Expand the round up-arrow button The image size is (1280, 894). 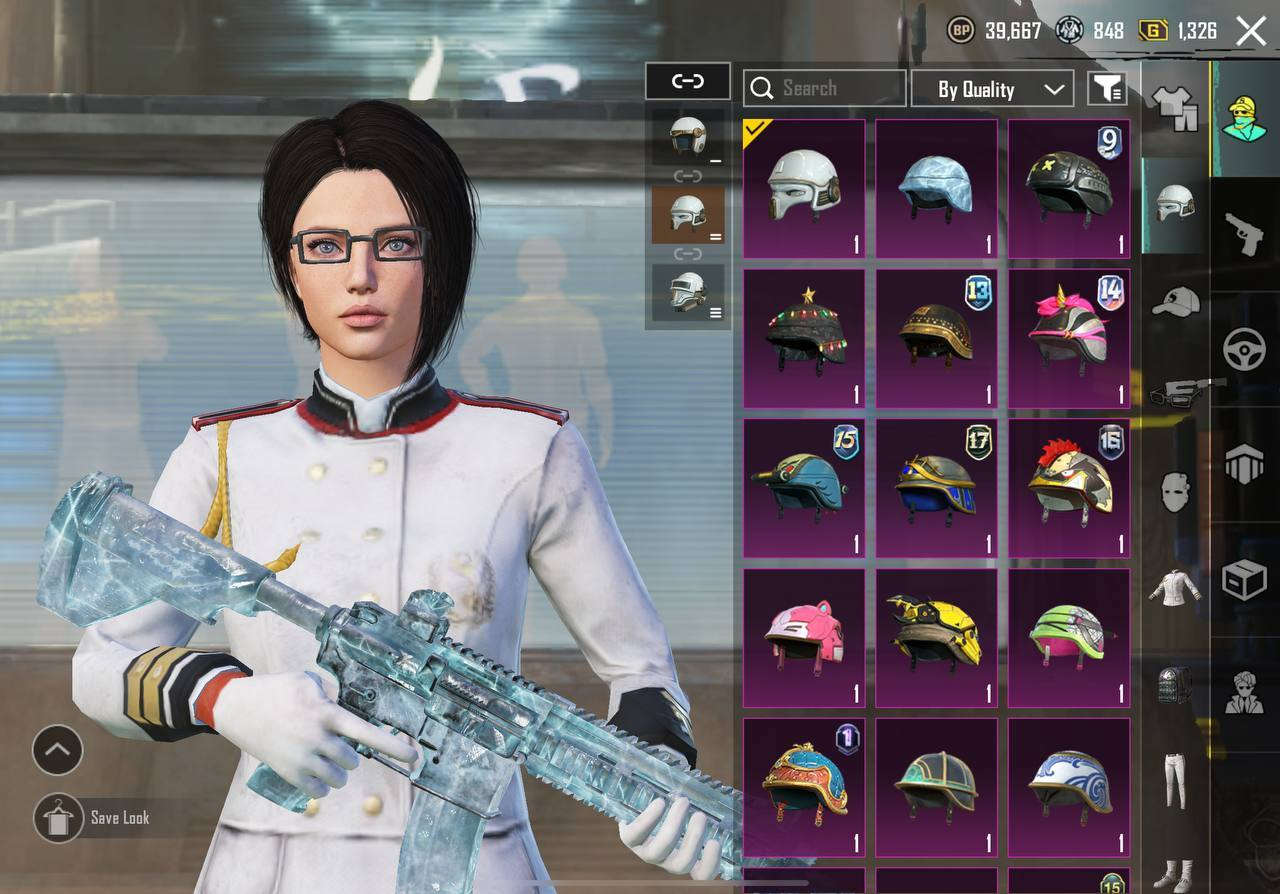pos(57,750)
